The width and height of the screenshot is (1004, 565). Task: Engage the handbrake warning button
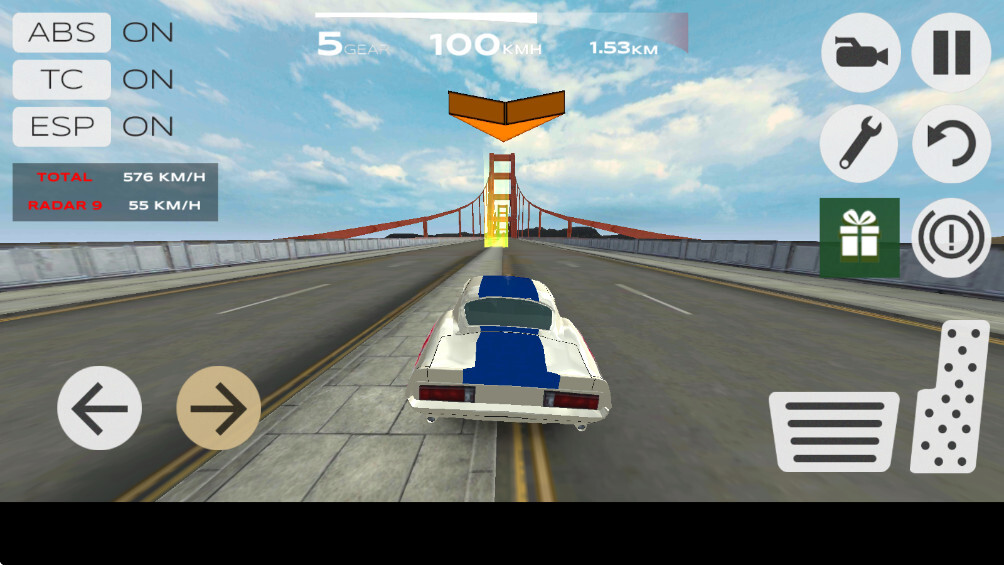coord(951,238)
